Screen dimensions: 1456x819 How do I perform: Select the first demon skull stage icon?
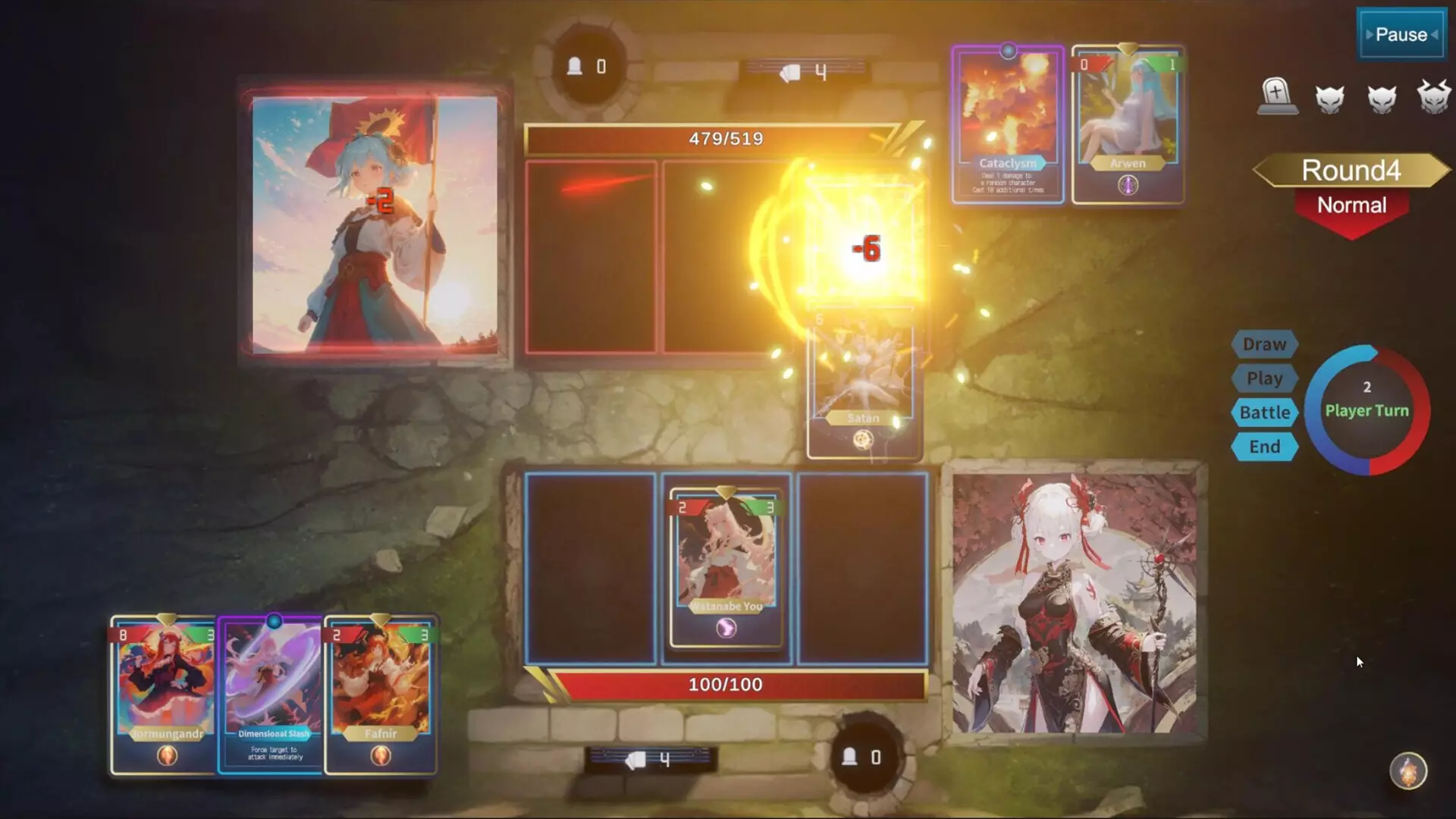pyautogui.click(x=1332, y=99)
